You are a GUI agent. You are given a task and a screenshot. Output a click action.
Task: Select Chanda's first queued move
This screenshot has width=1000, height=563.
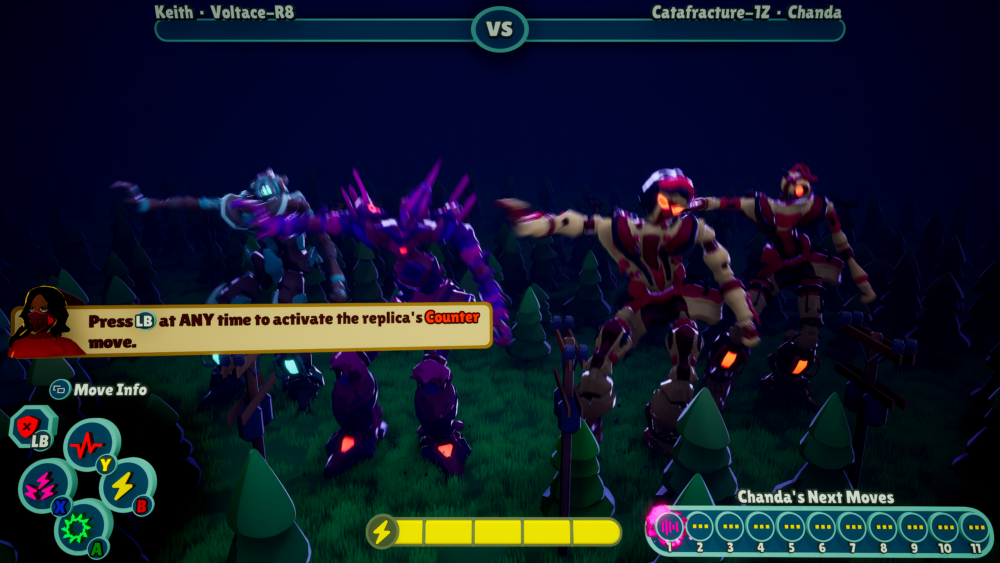668,525
